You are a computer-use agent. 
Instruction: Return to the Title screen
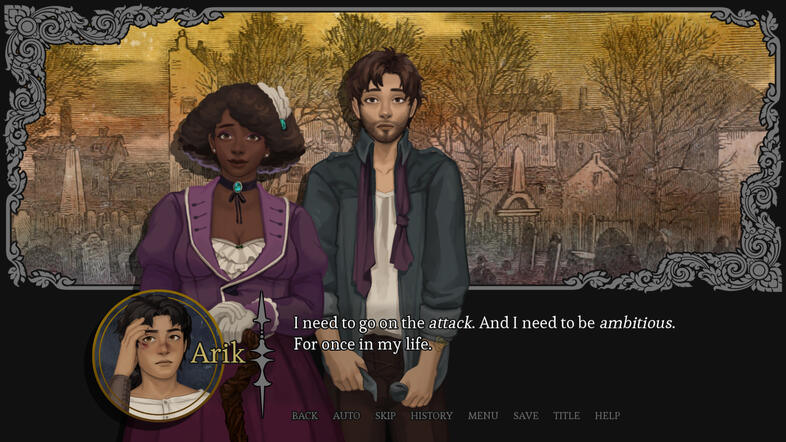tap(566, 416)
